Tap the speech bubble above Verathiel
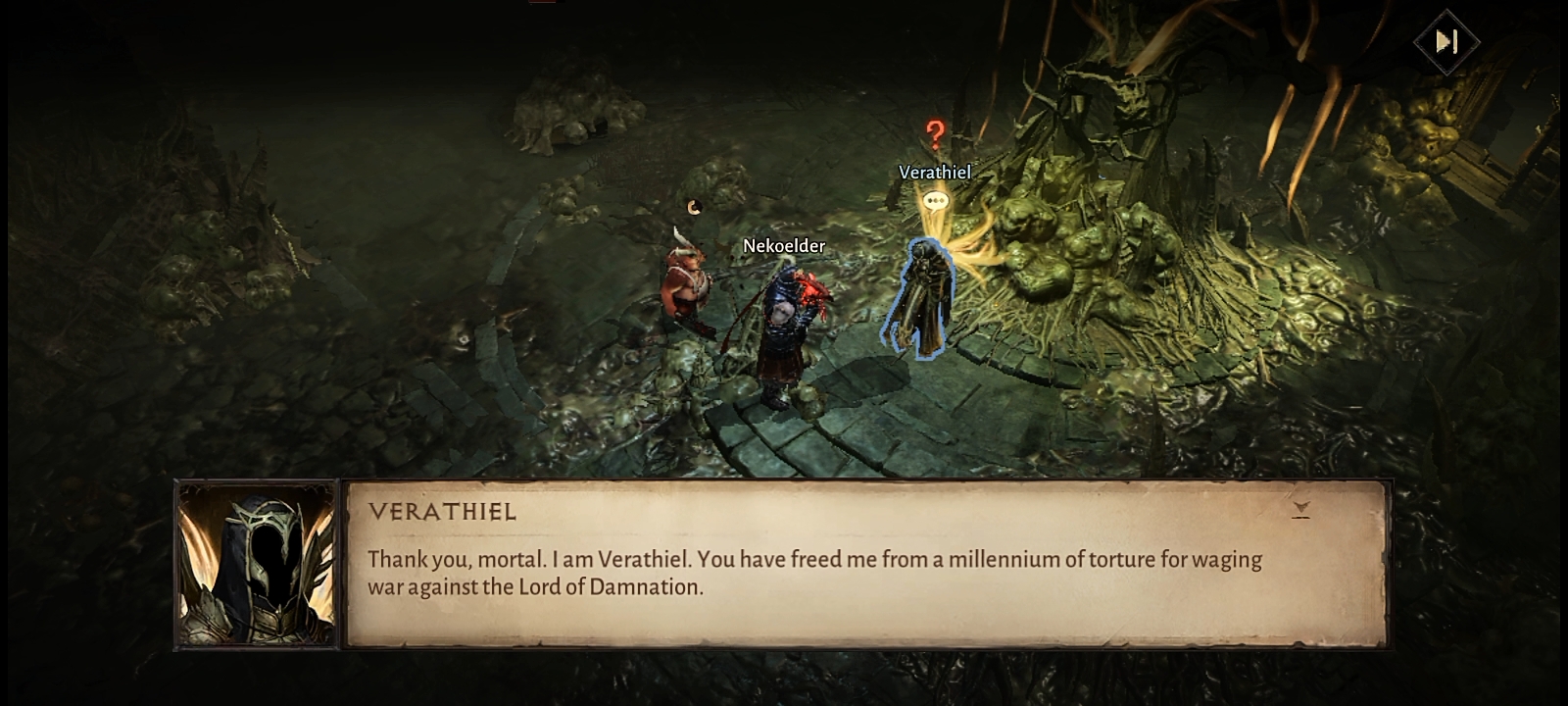Viewport: 1568px width, 706px height. coord(936,201)
